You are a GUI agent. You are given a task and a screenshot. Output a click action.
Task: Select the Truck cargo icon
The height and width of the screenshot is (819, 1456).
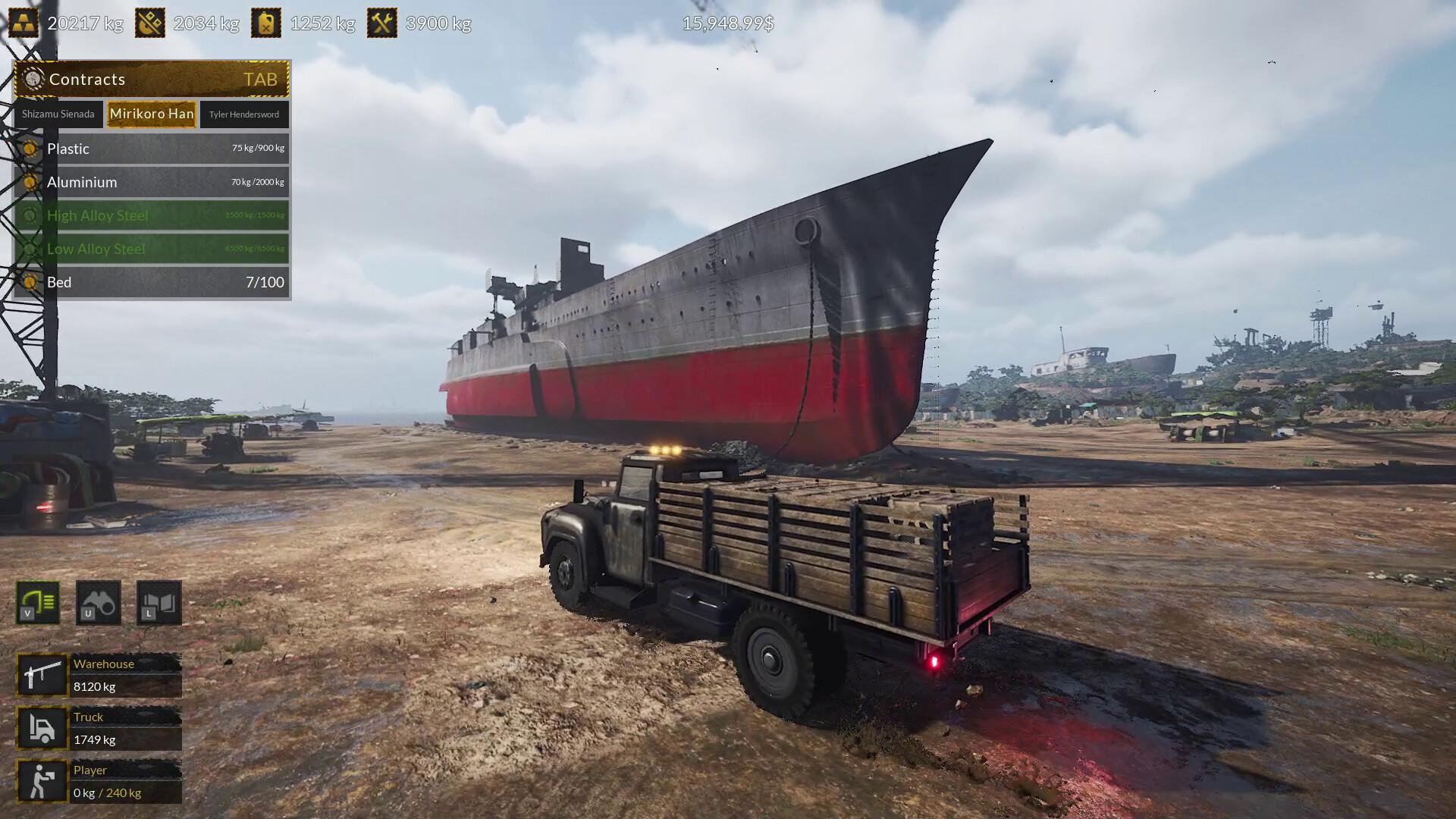[42, 728]
